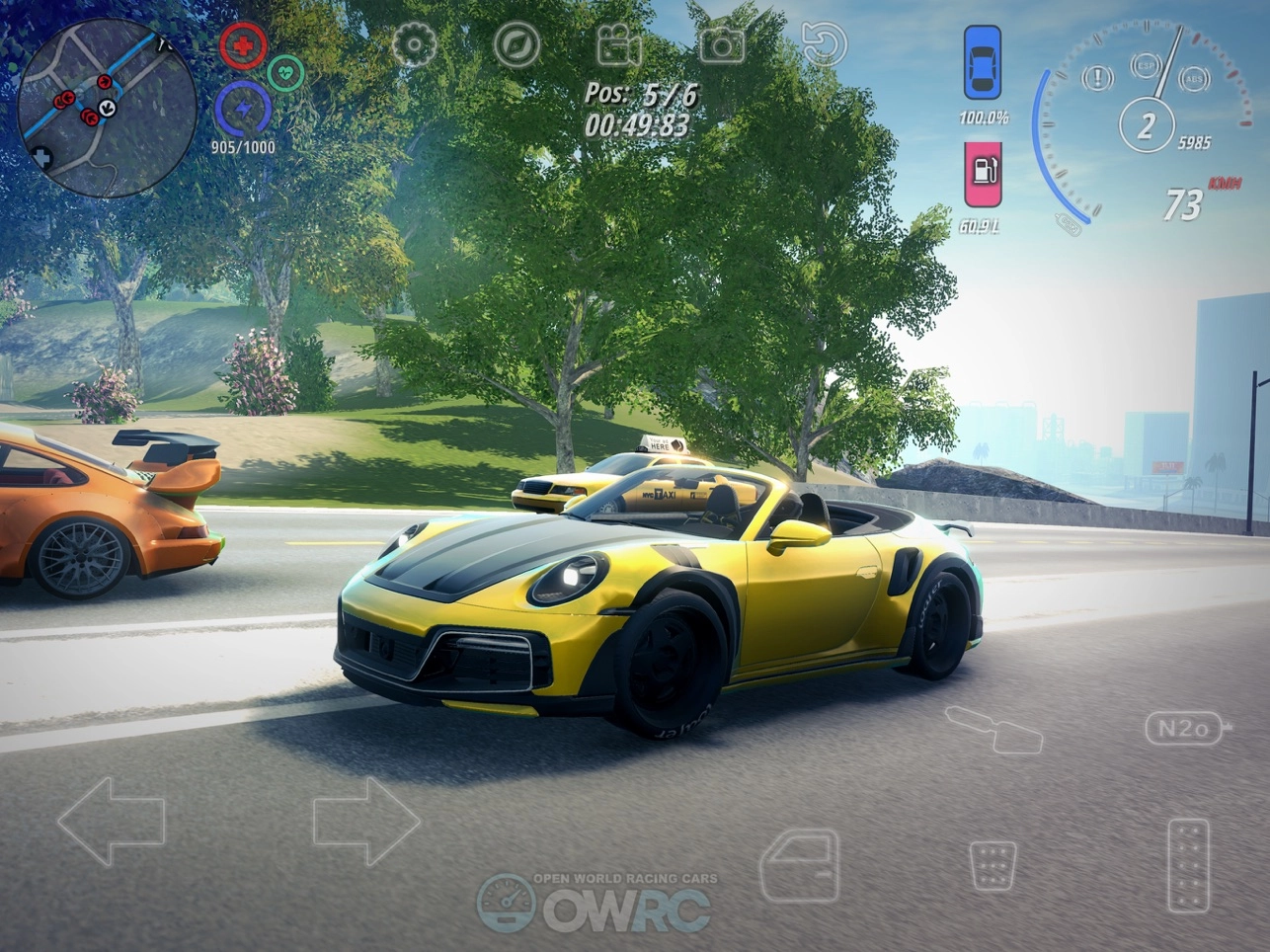Tap the car door exit button
Viewport: 1270px width, 952px height.
799,865
